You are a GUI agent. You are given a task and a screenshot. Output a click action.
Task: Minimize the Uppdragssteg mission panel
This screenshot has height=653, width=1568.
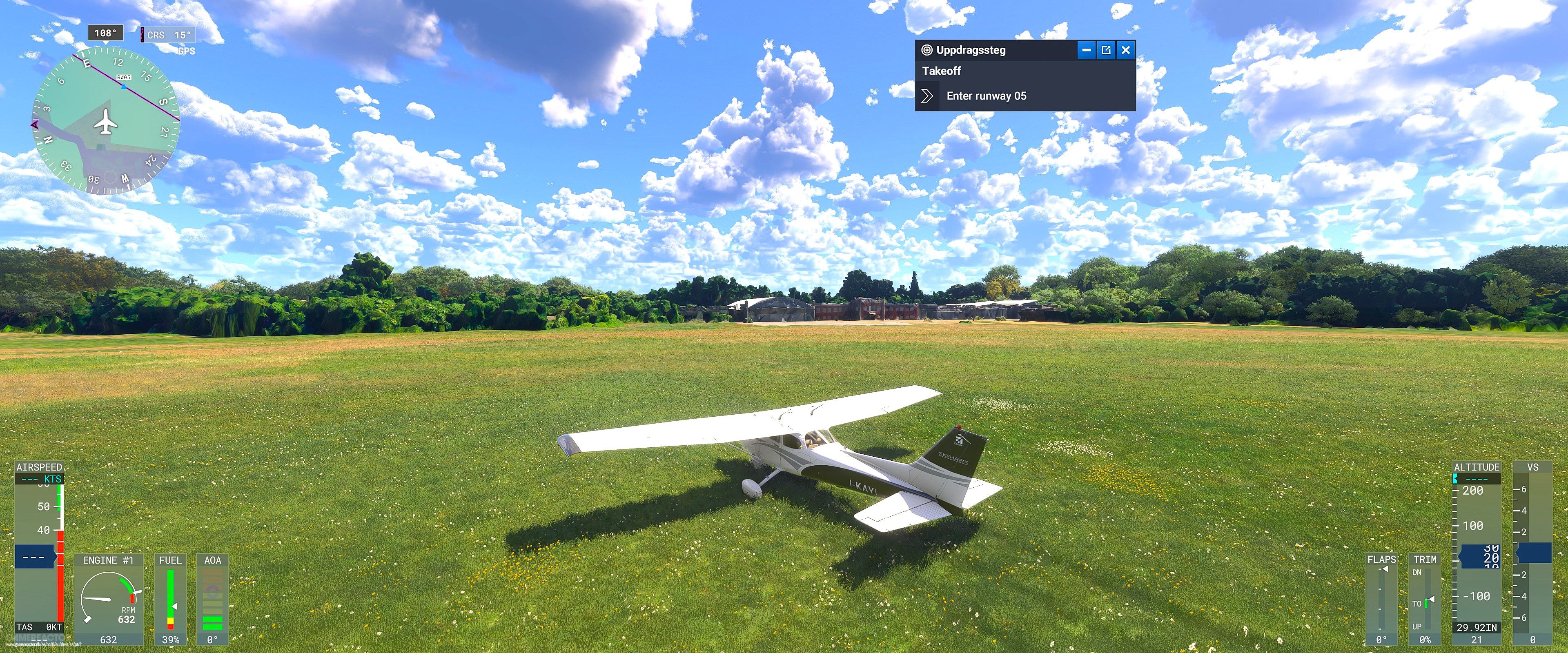tap(1087, 50)
